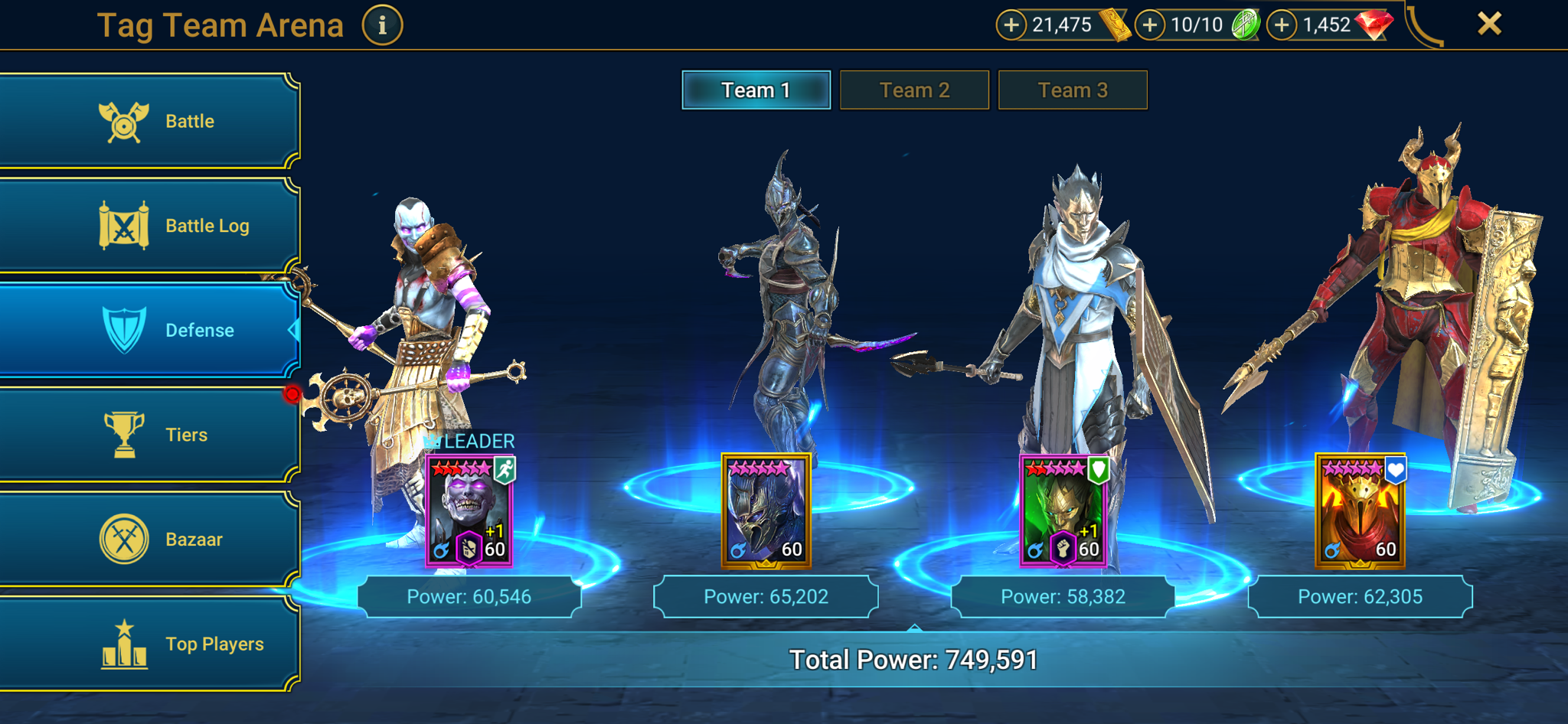This screenshot has width=1568, height=724.
Task: Open the Tiers section
Action: click(149, 435)
